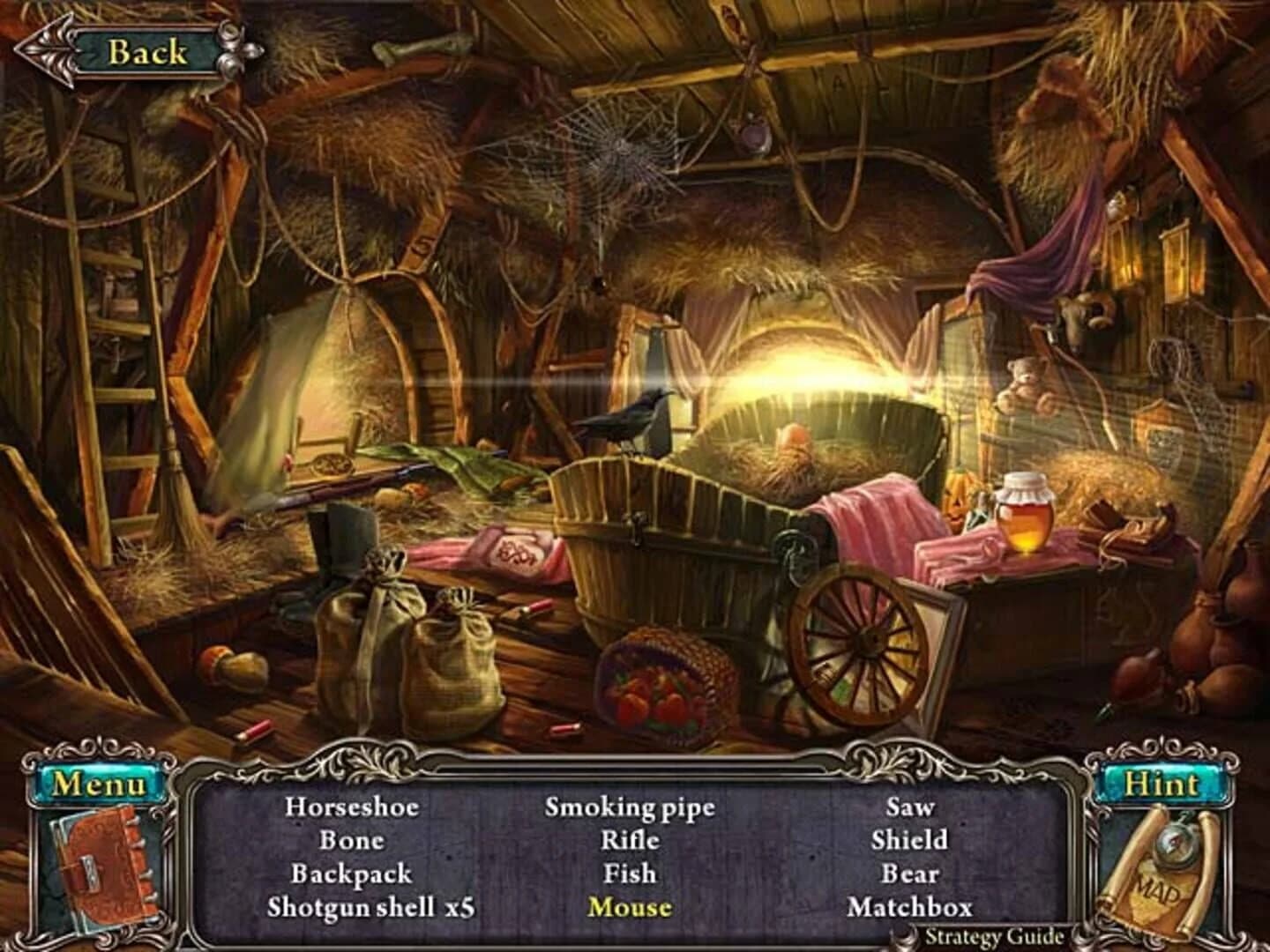Click the crow perched on the tub
The height and width of the screenshot is (952, 1270).
pos(631,423)
